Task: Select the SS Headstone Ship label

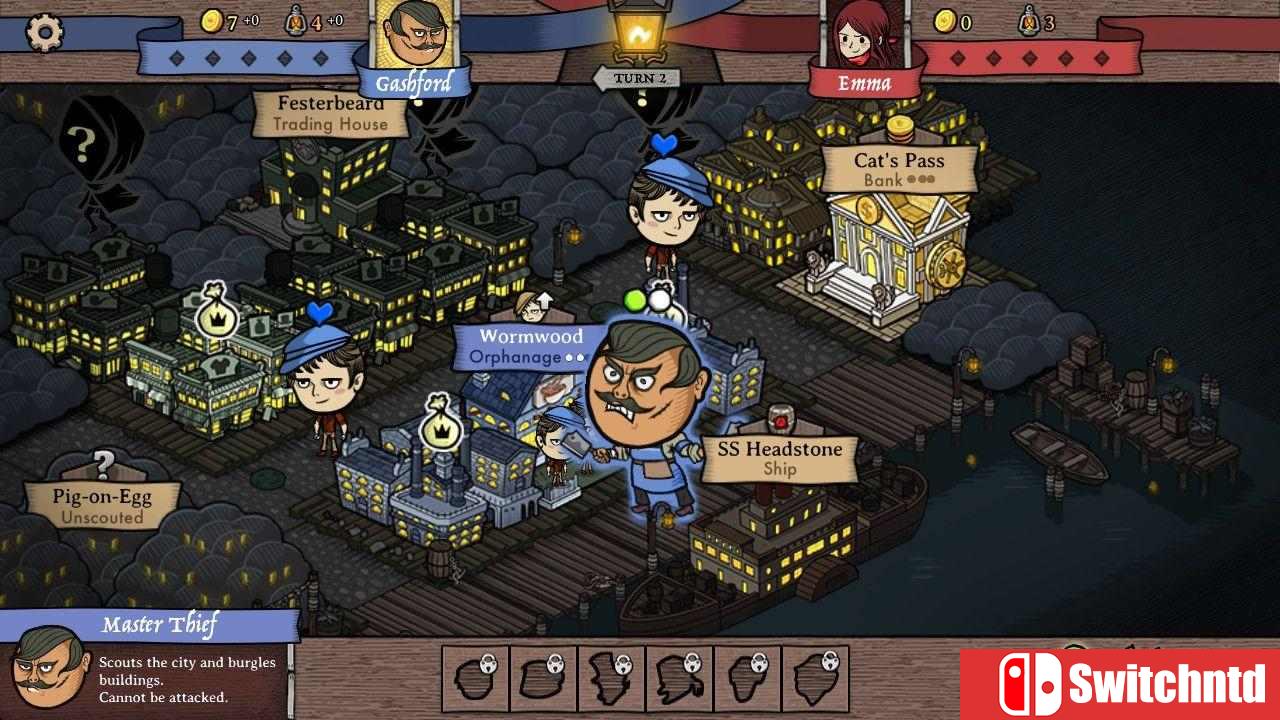Action: point(779,458)
